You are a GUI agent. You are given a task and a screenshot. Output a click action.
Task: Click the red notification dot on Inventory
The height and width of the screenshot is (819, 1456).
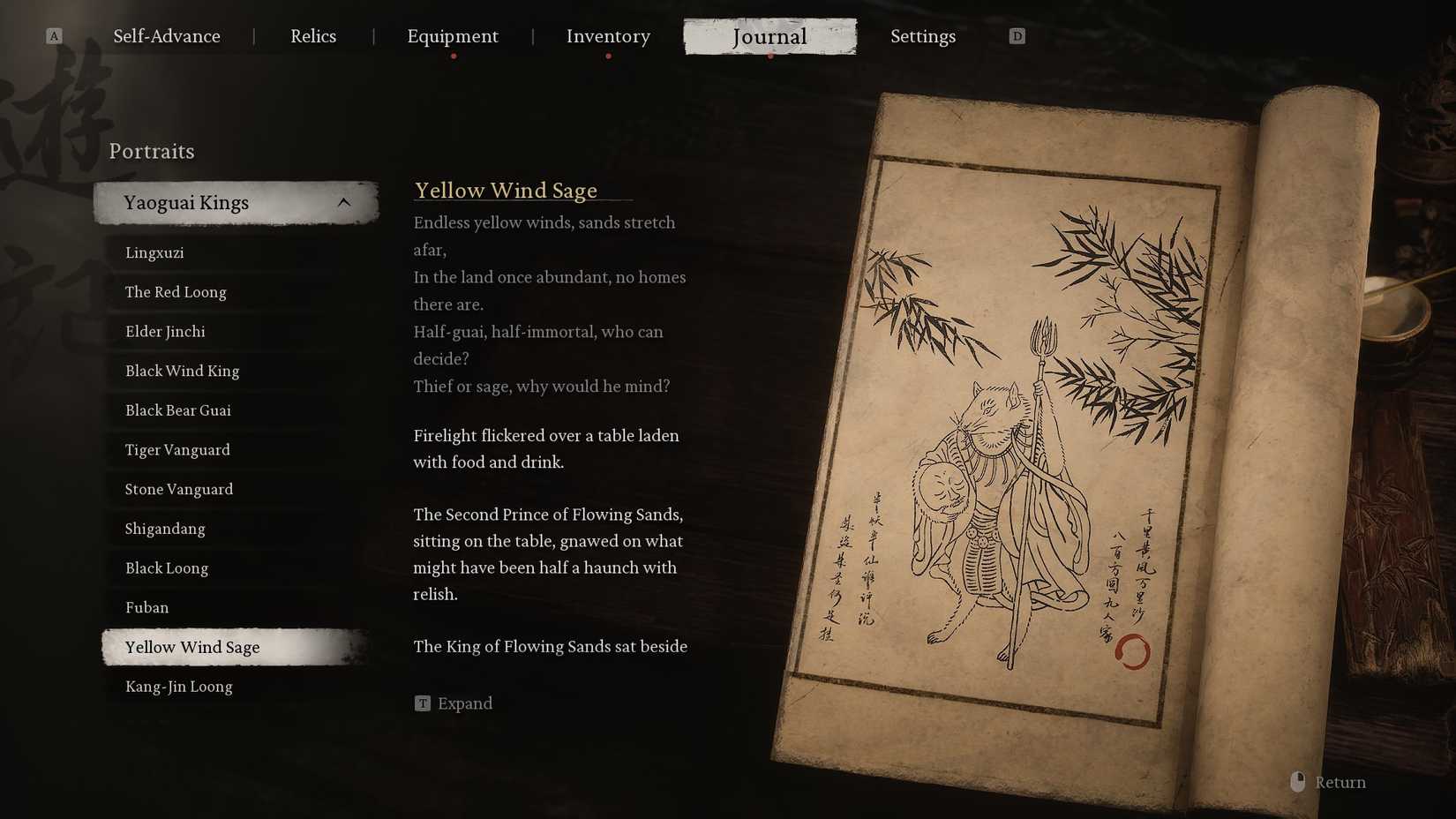tap(608, 55)
